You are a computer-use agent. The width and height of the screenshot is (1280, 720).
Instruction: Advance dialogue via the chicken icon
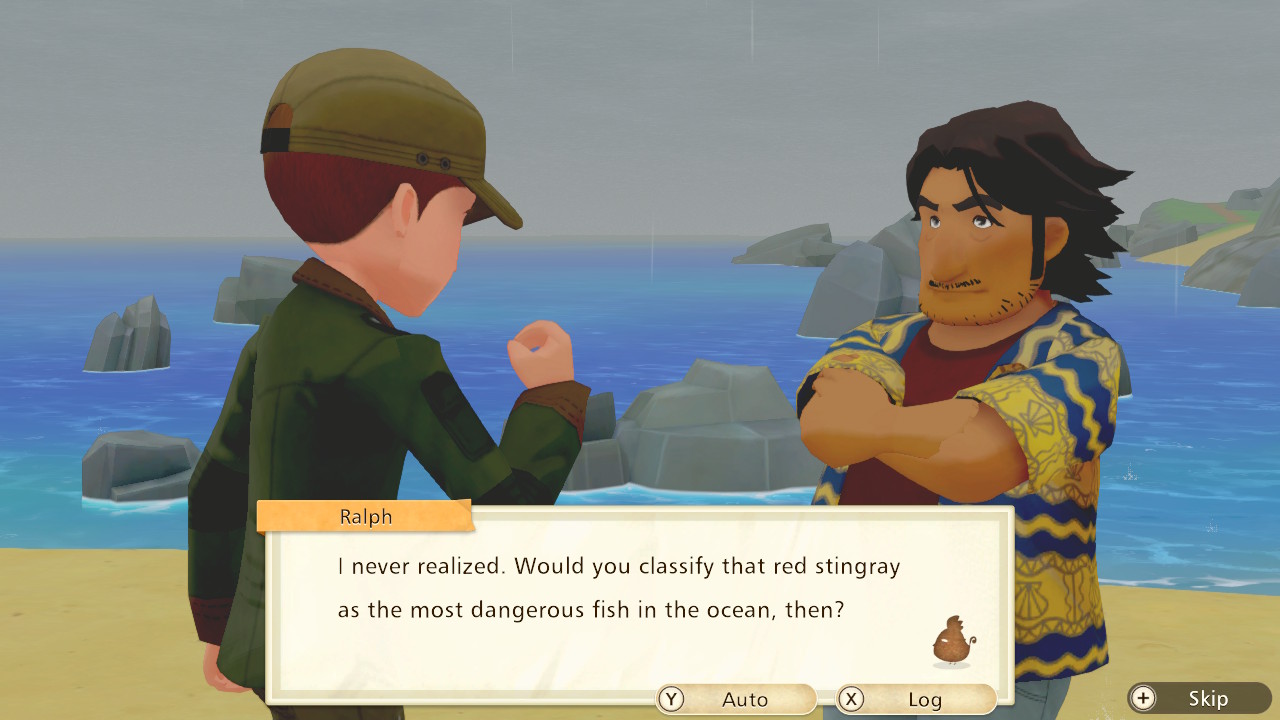pos(952,641)
